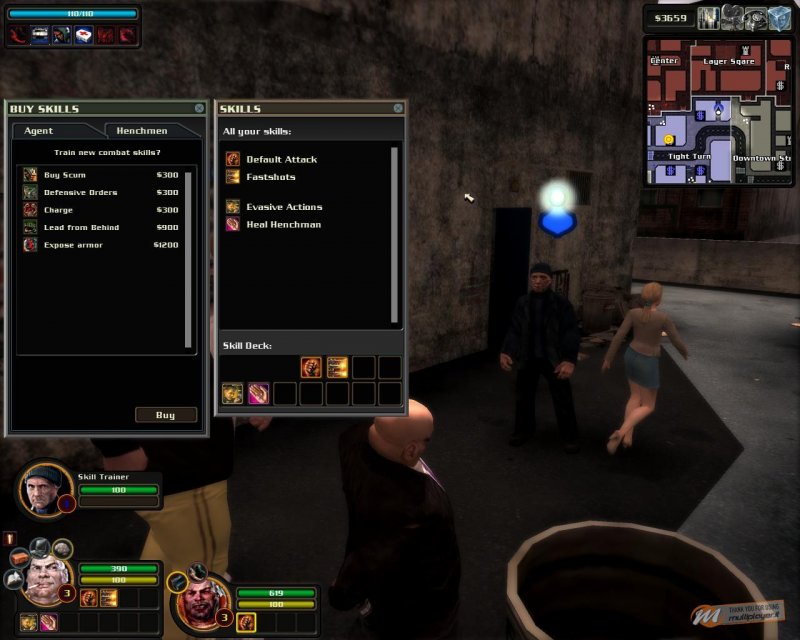Buy the selected skill with the Buy button
Screen dimensions: 800x640
point(165,415)
